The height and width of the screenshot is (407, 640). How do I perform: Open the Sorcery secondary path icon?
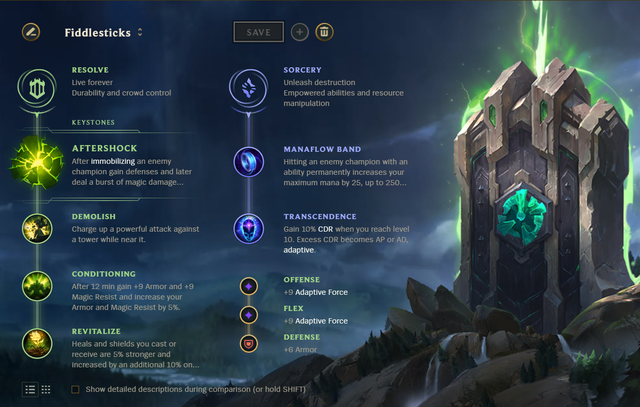pyautogui.click(x=248, y=86)
